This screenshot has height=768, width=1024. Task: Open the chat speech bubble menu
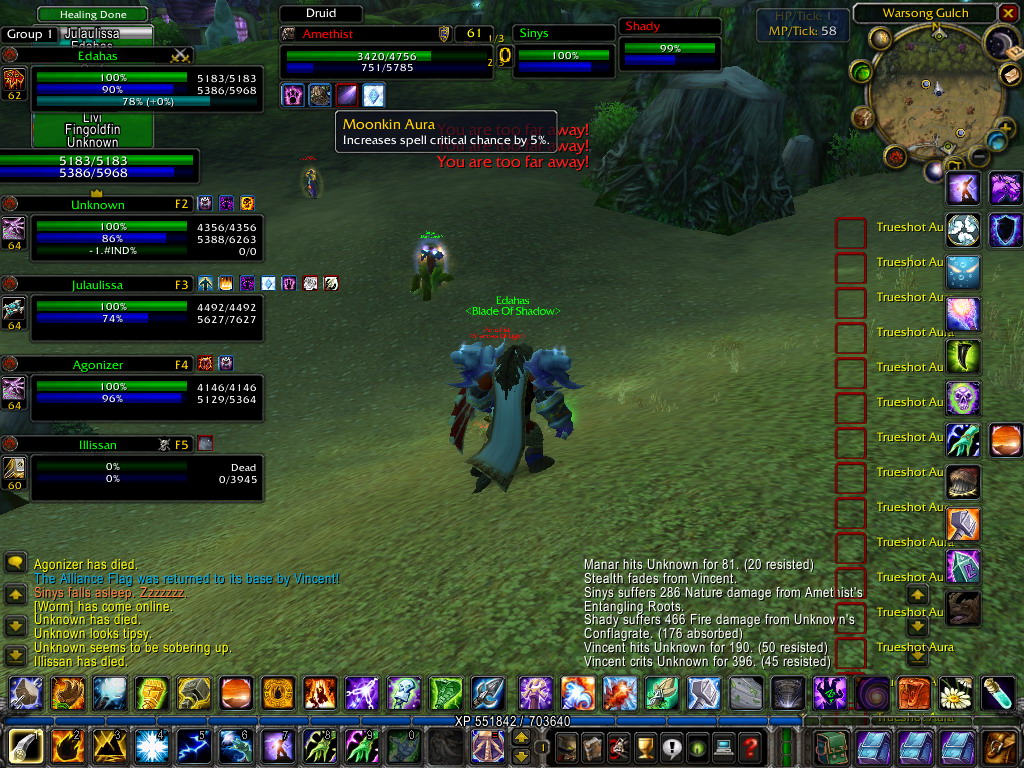tap(15, 563)
